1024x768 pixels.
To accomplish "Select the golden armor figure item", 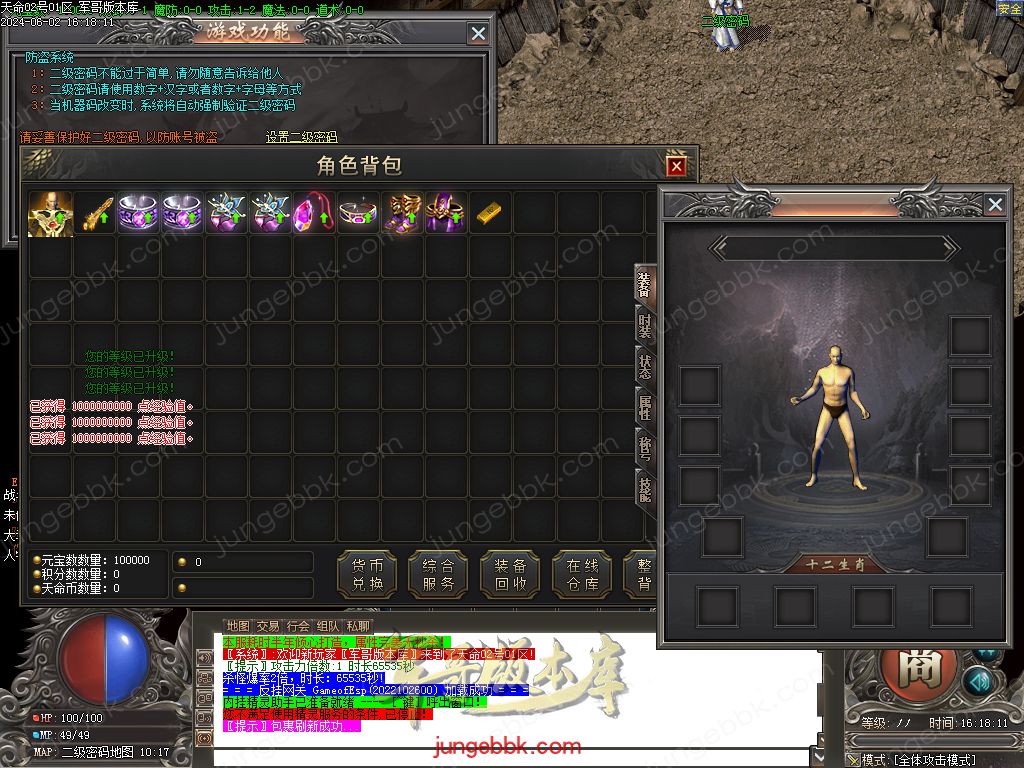I will [x=50, y=214].
